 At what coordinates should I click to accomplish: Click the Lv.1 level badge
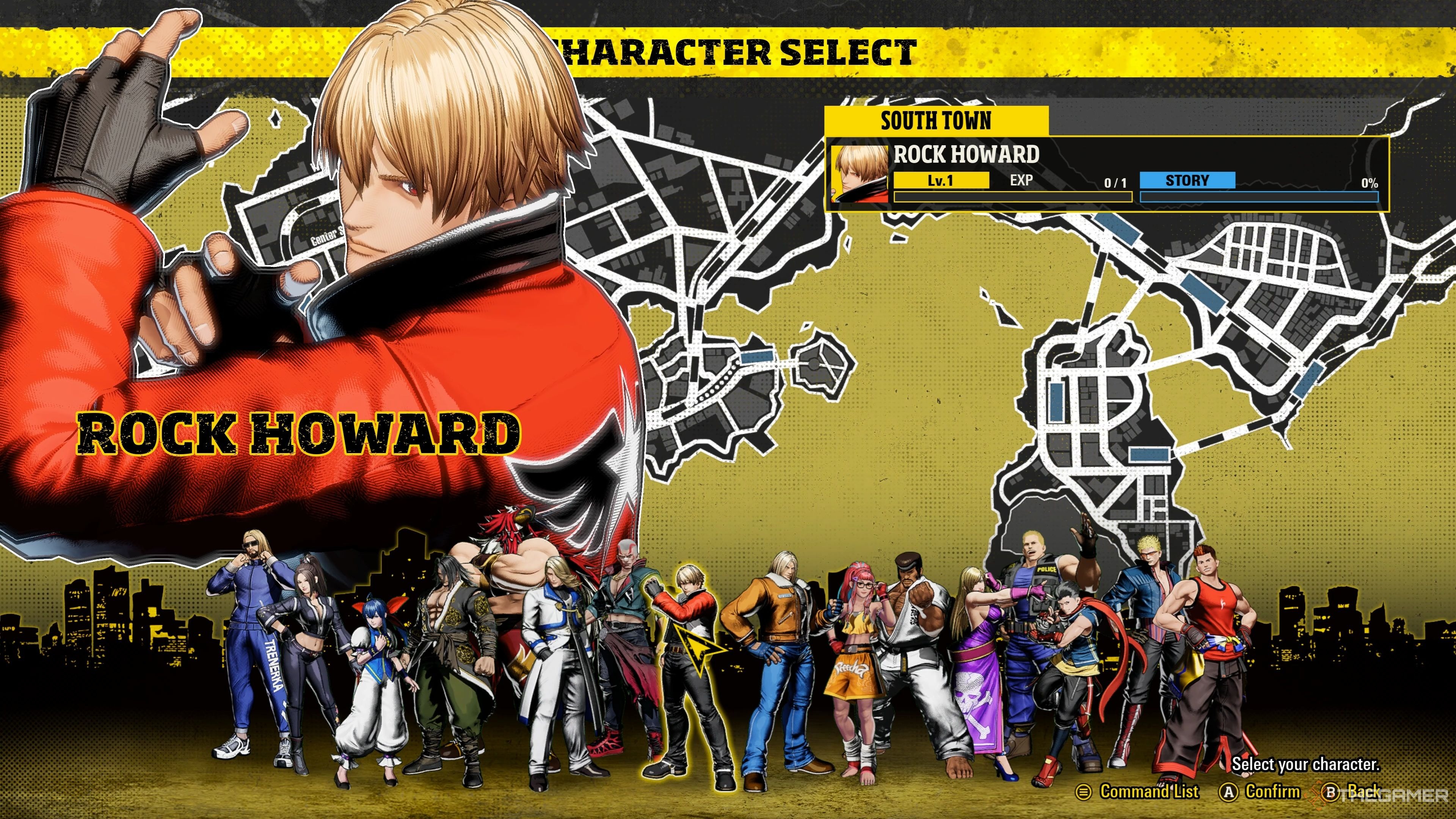941,182
